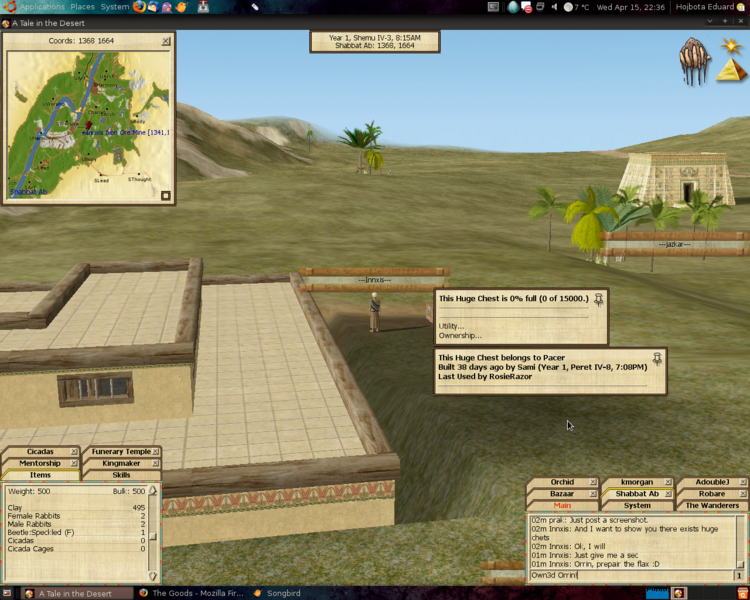Image resolution: width=750 pixels, height=600 pixels.
Task: Open the Utility submenu of the Huge Chest
Action: 452,326
